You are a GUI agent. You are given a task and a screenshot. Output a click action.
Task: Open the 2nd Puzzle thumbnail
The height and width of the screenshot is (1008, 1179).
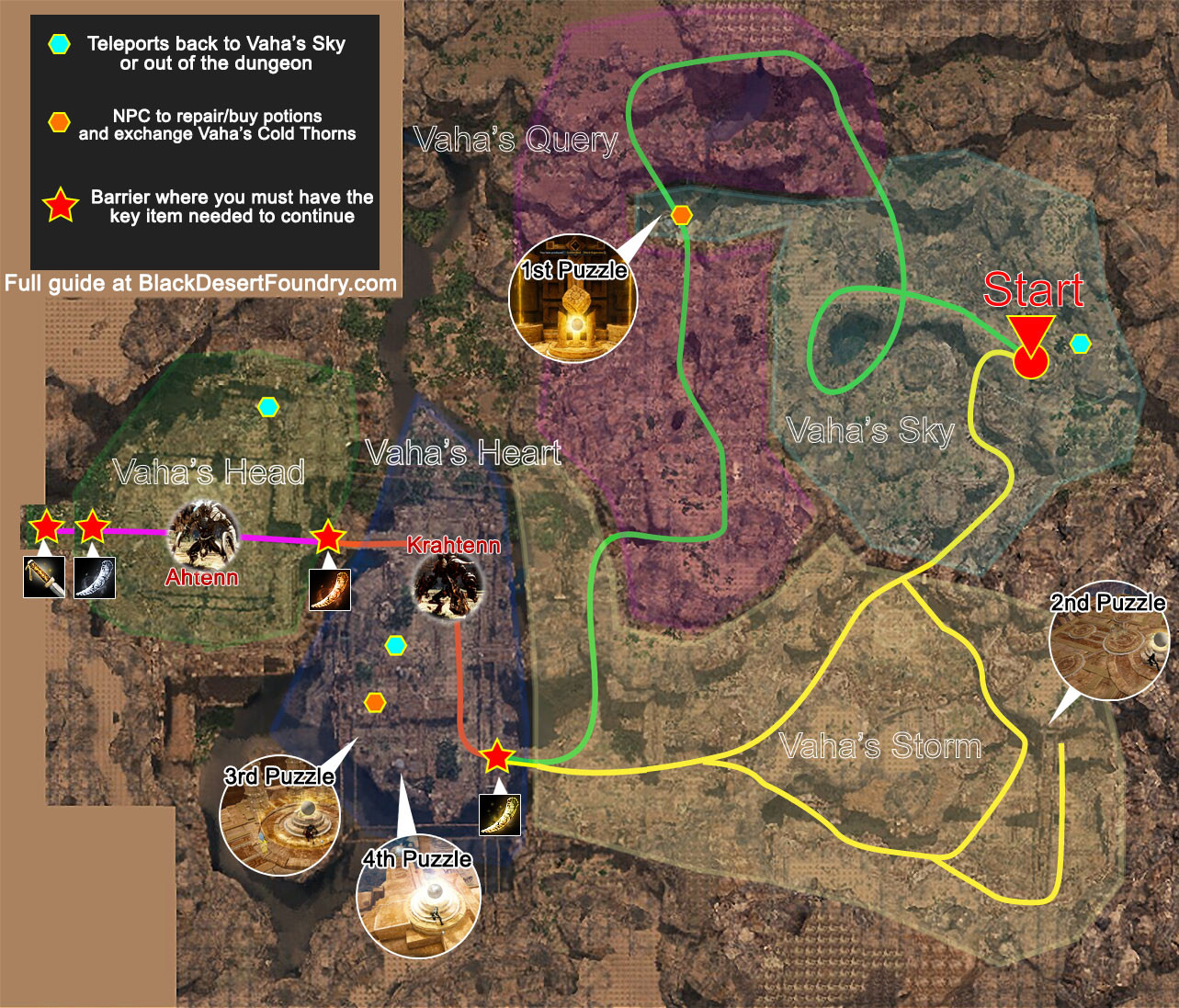point(1108,640)
